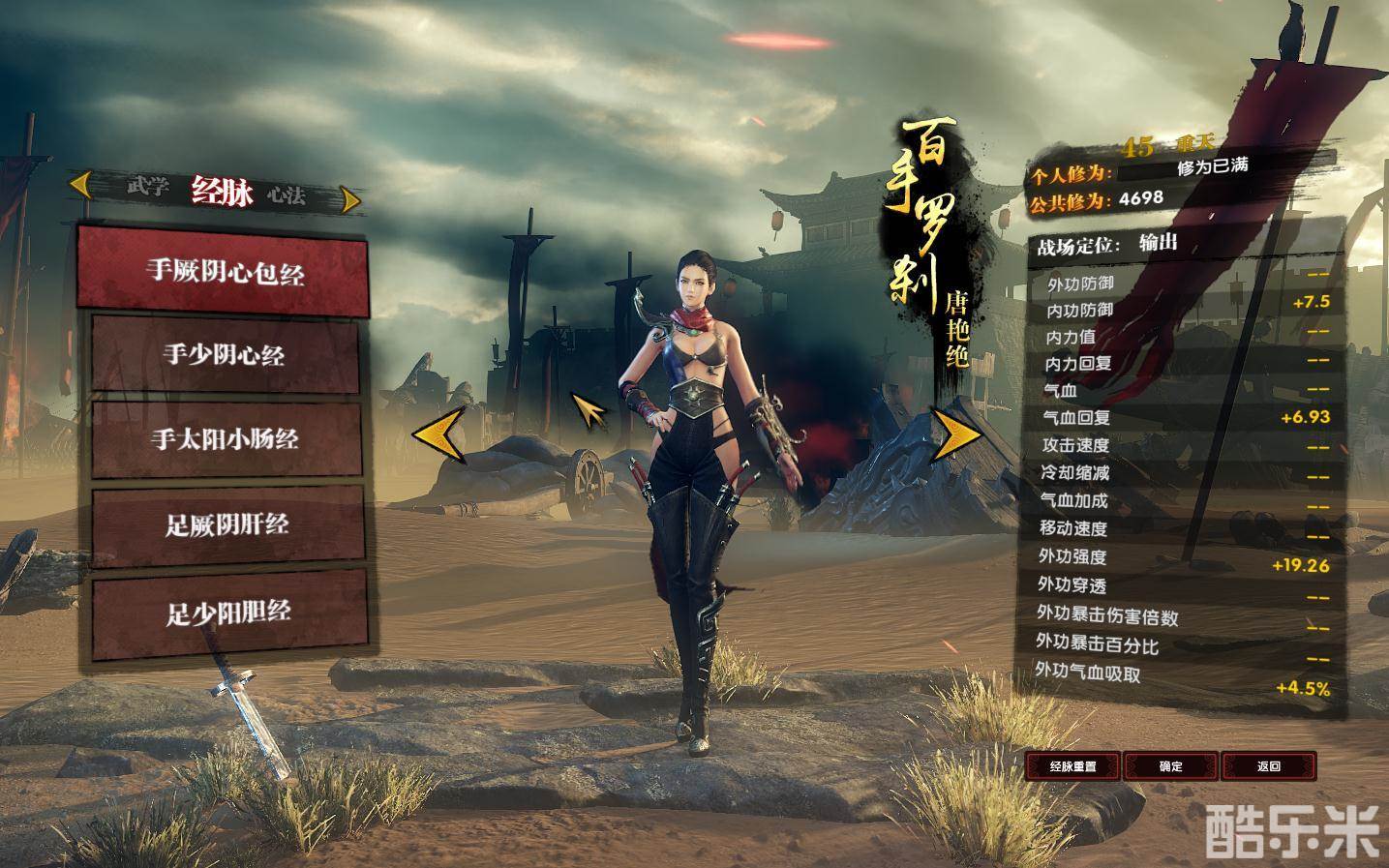
Task: Show the previous character with left arrow
Action: pos(438,434)
